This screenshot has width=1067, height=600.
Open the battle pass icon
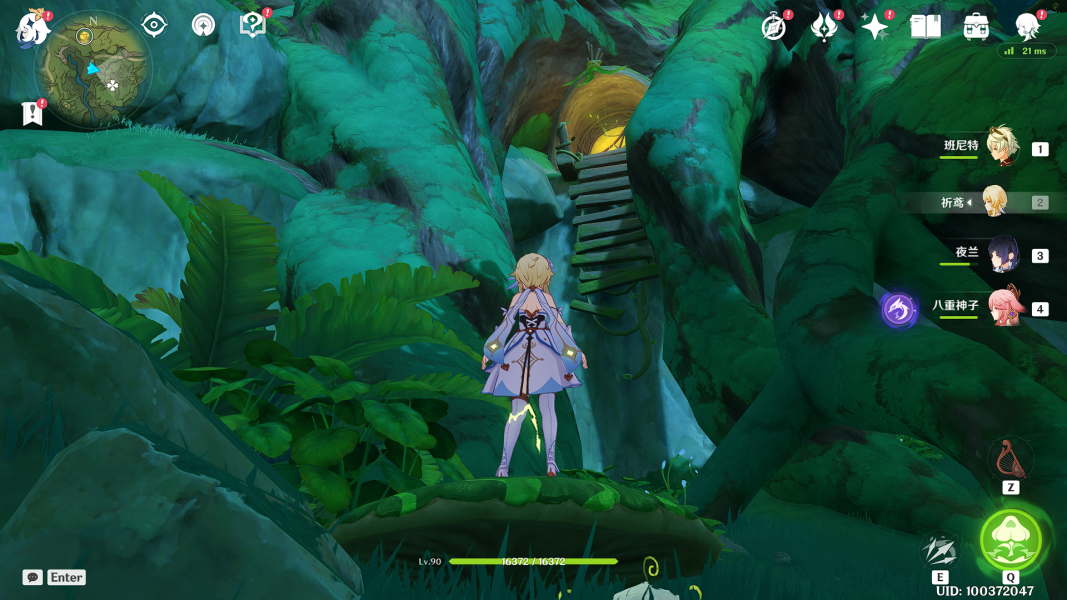click(x=823, y=27)
